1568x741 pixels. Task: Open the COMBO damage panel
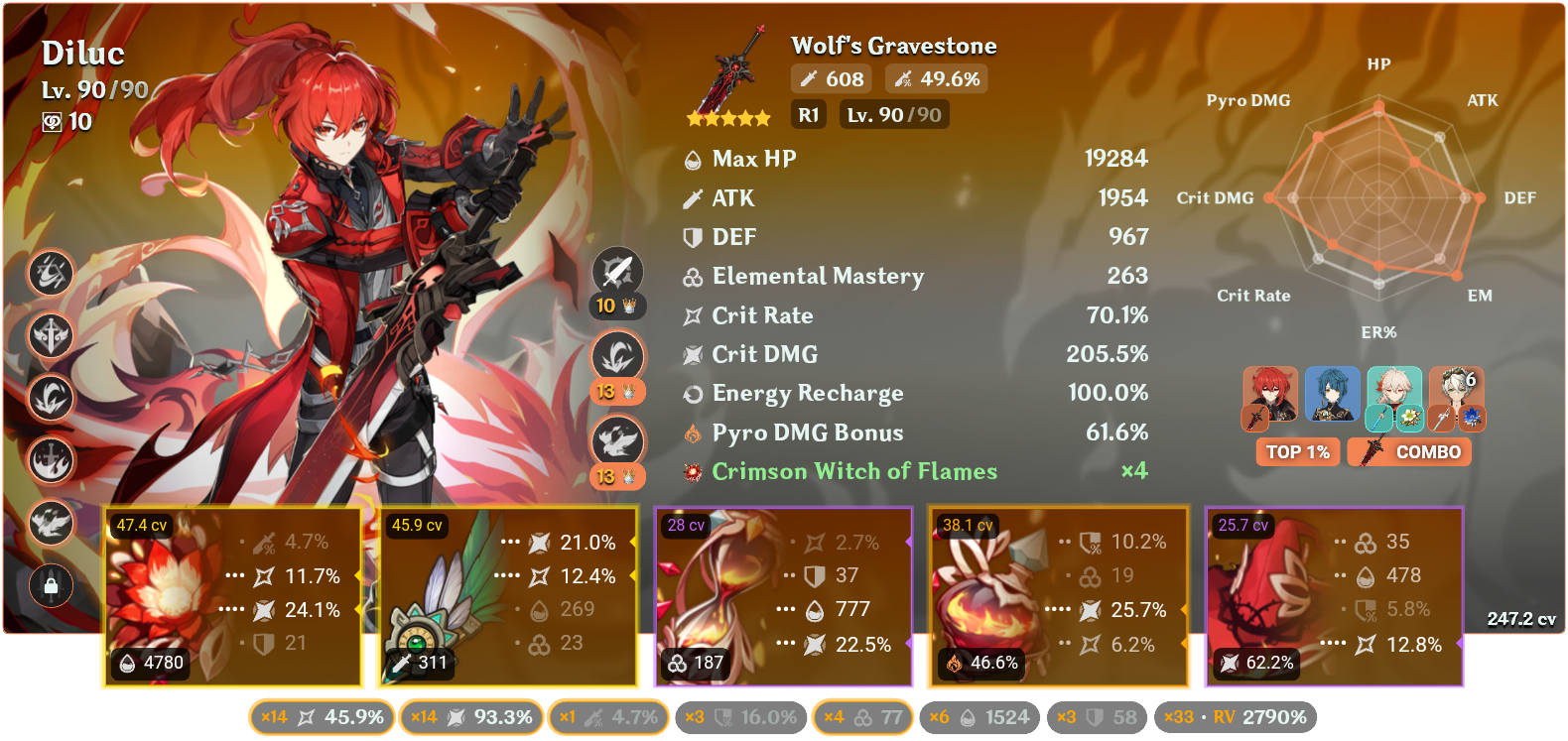click(x=1408, y=451)
